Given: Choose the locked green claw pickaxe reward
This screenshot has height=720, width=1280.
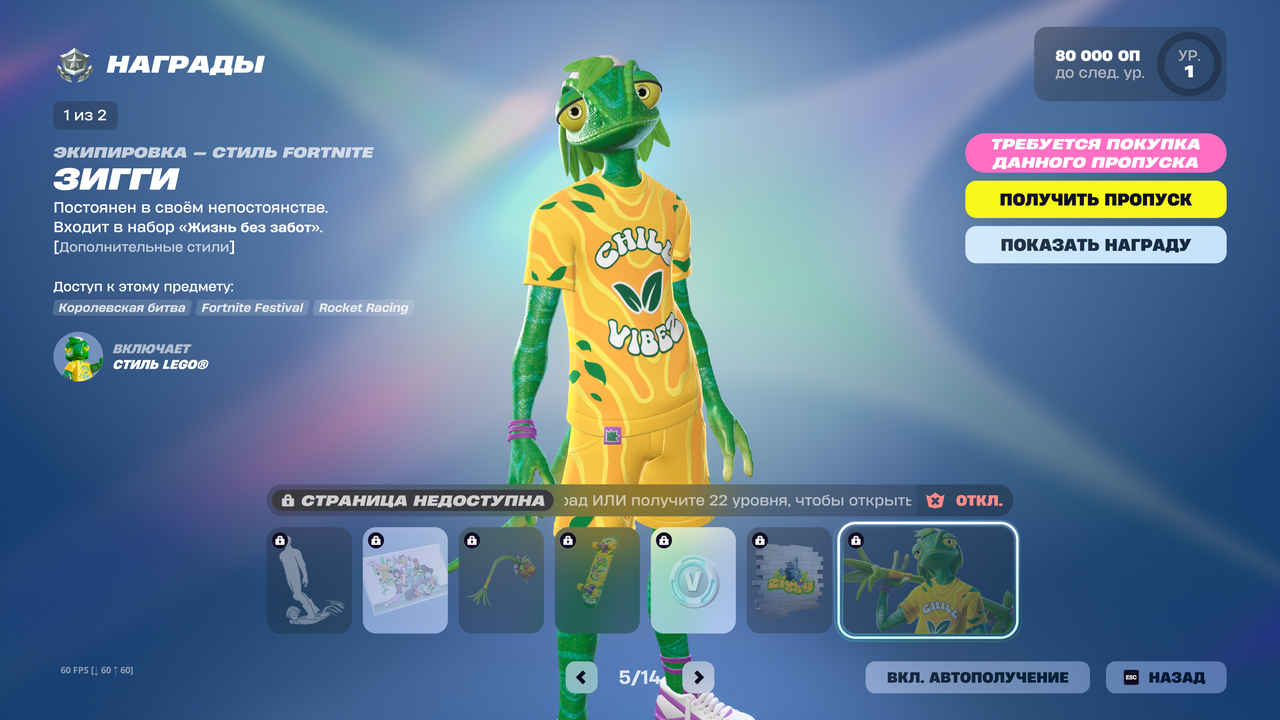Looking at the screenshot, I should (501, 581).
